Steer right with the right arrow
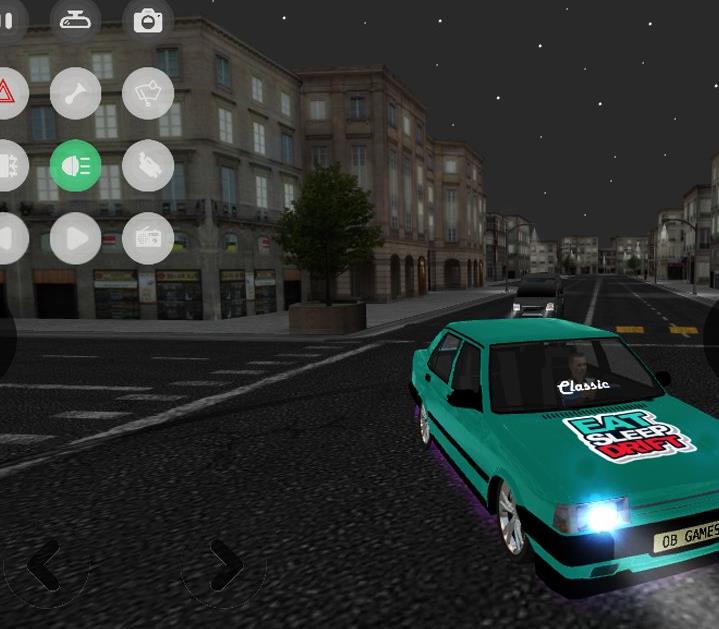Image resolution: width=719 pixels, height=629 pixels. 225,568
